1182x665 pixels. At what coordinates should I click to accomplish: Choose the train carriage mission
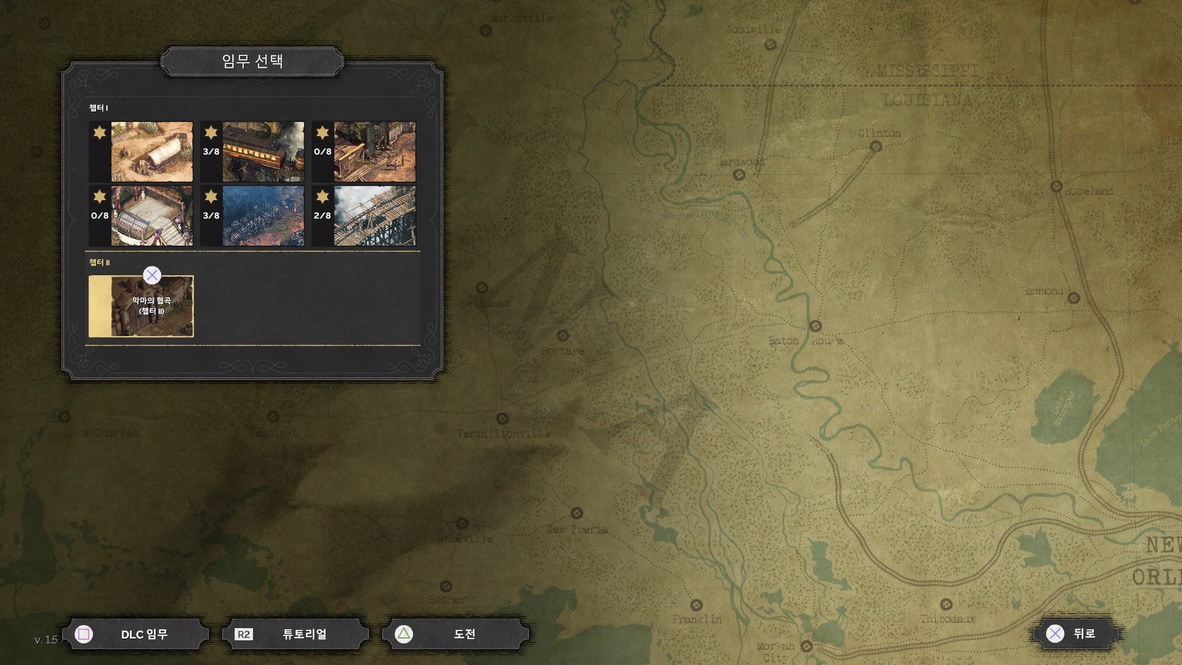[x=263, y=152]
